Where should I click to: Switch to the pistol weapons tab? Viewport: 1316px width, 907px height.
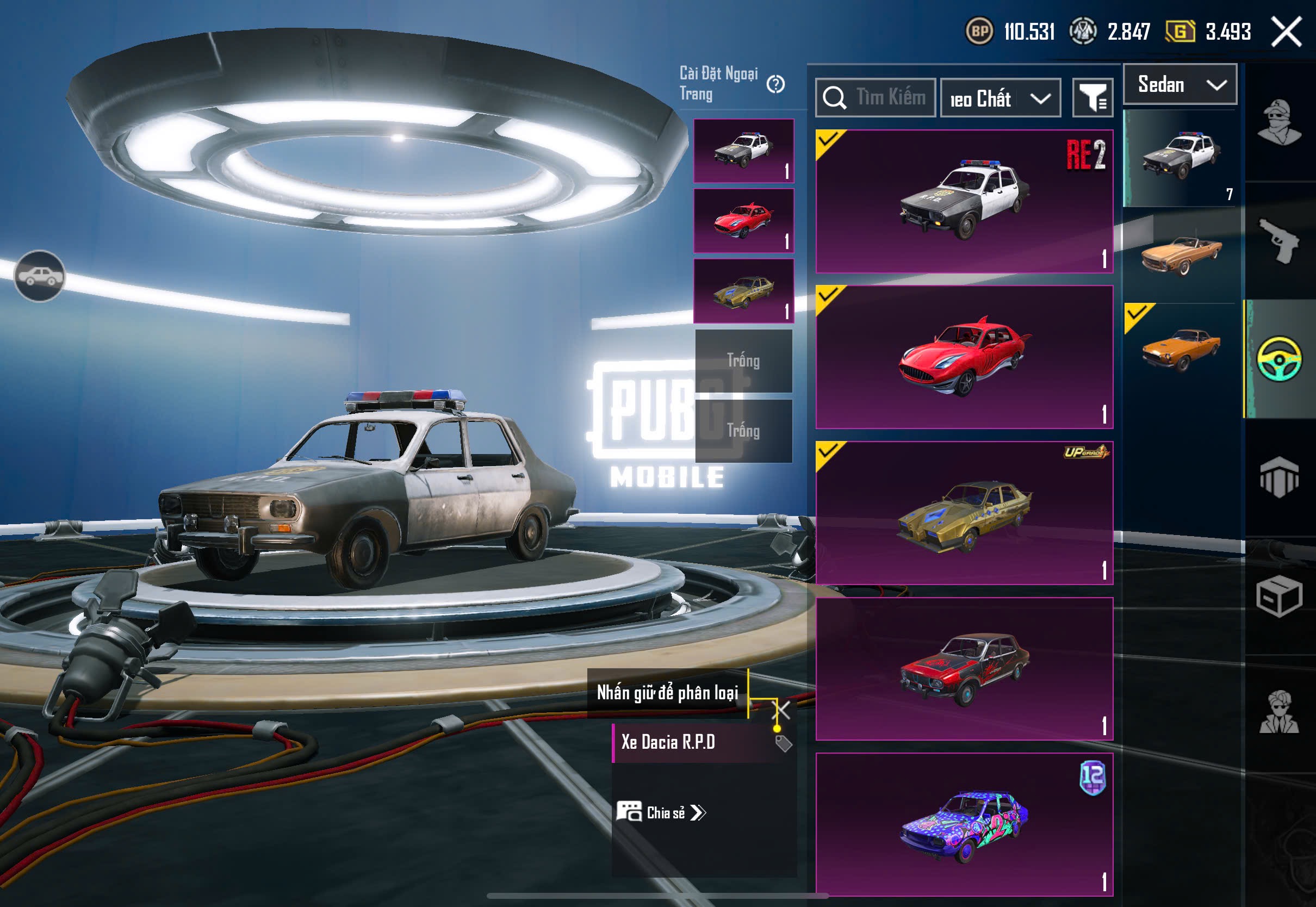(x=1279, y=240)
